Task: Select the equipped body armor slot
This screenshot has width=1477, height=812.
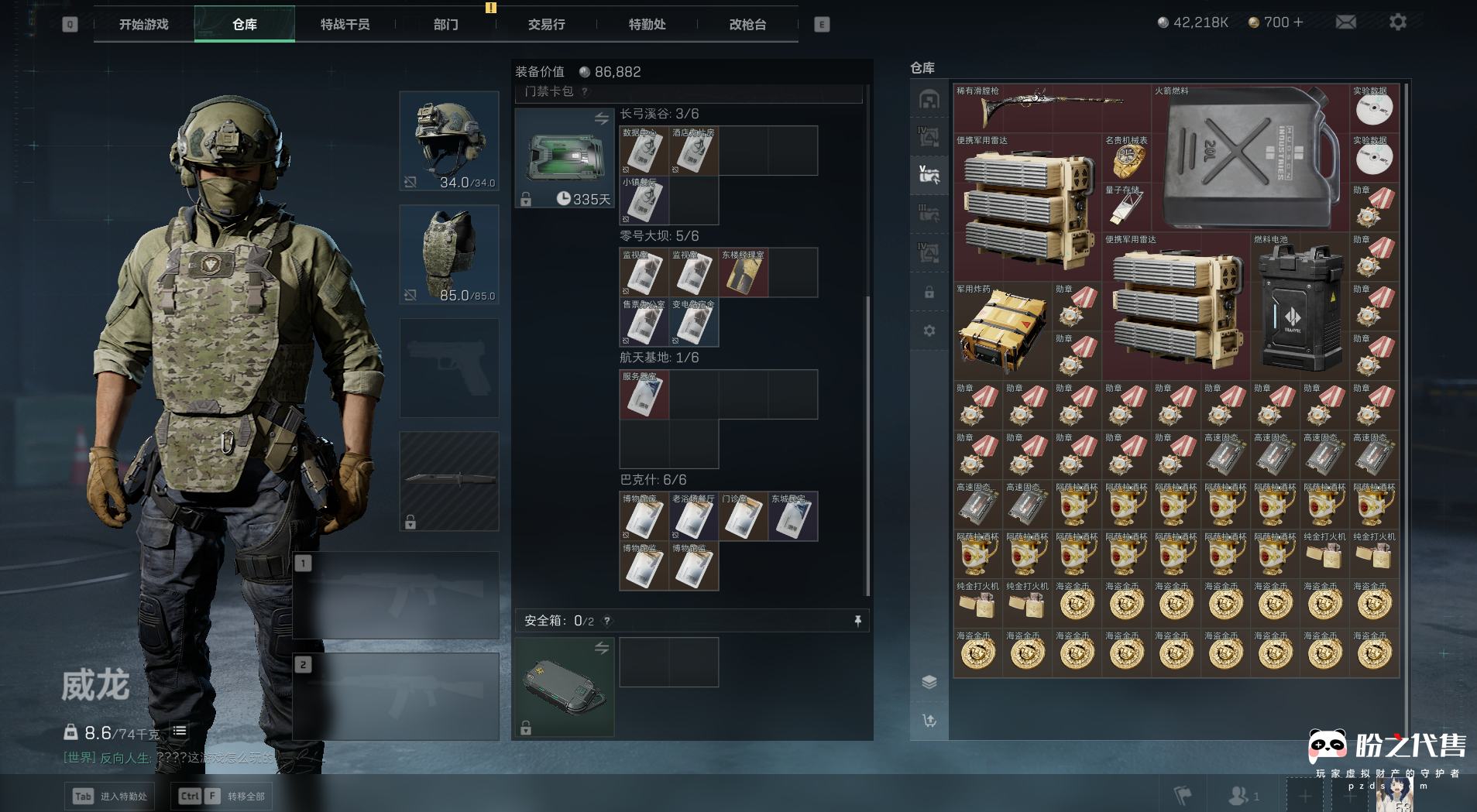Action: pos(449,255)
